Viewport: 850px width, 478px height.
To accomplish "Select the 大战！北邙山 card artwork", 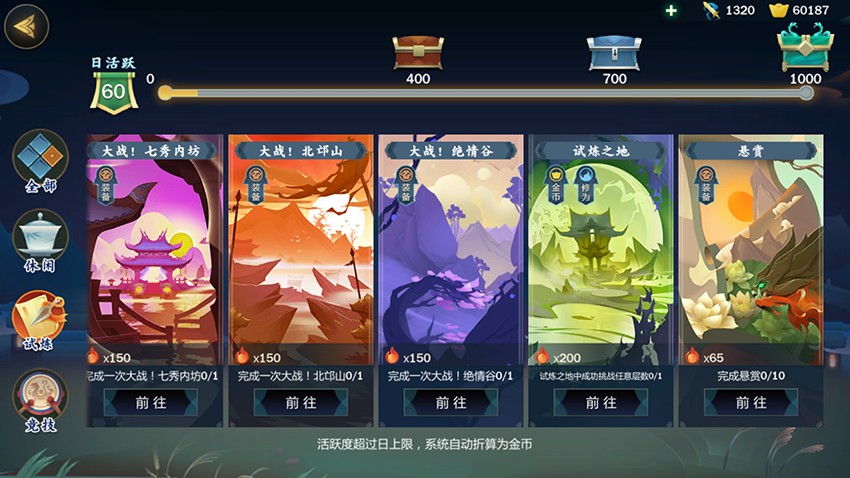I will [301, 260].
